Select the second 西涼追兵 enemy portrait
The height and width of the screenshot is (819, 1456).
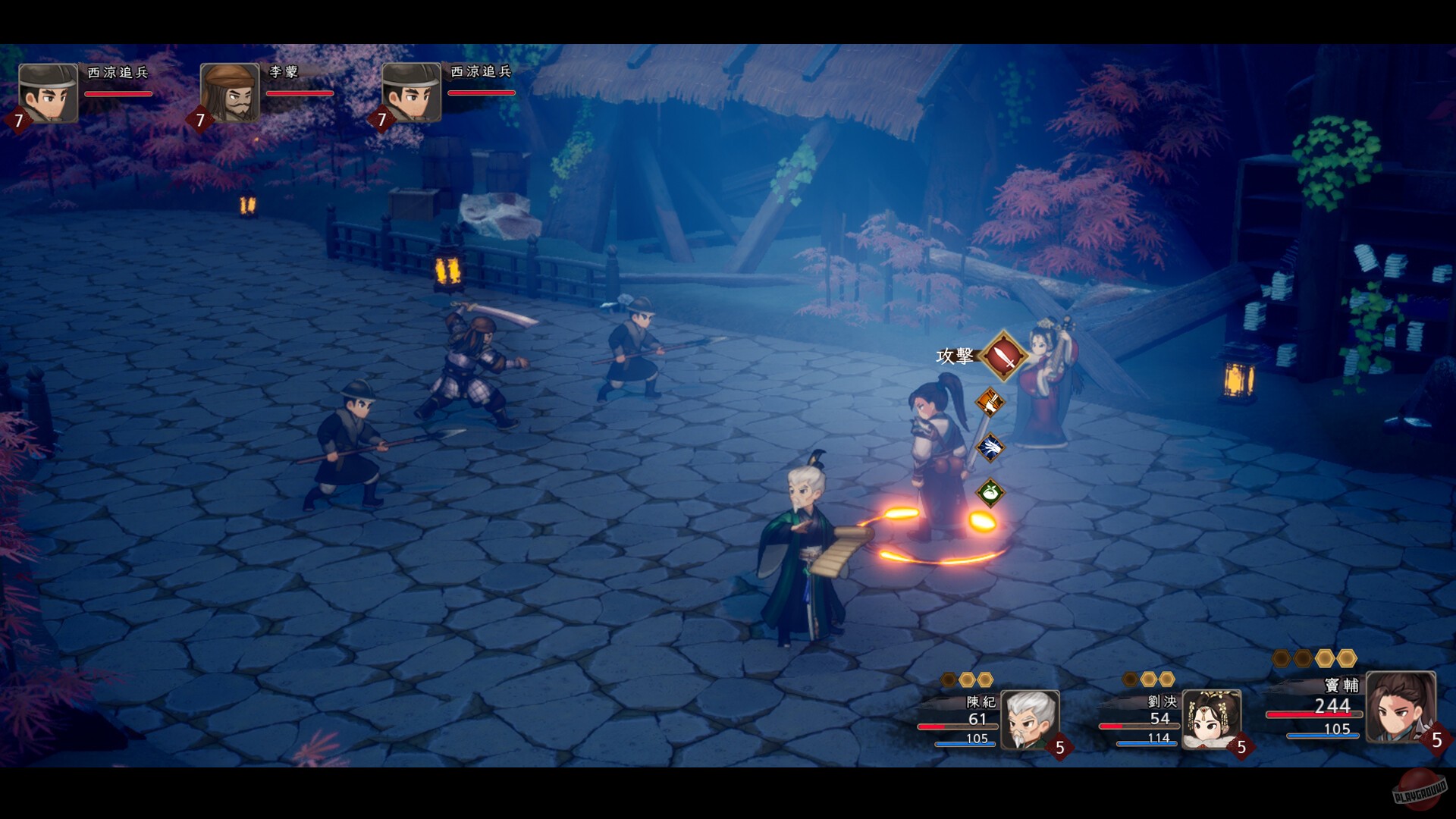pyautogui.click(x=412, y=91)
